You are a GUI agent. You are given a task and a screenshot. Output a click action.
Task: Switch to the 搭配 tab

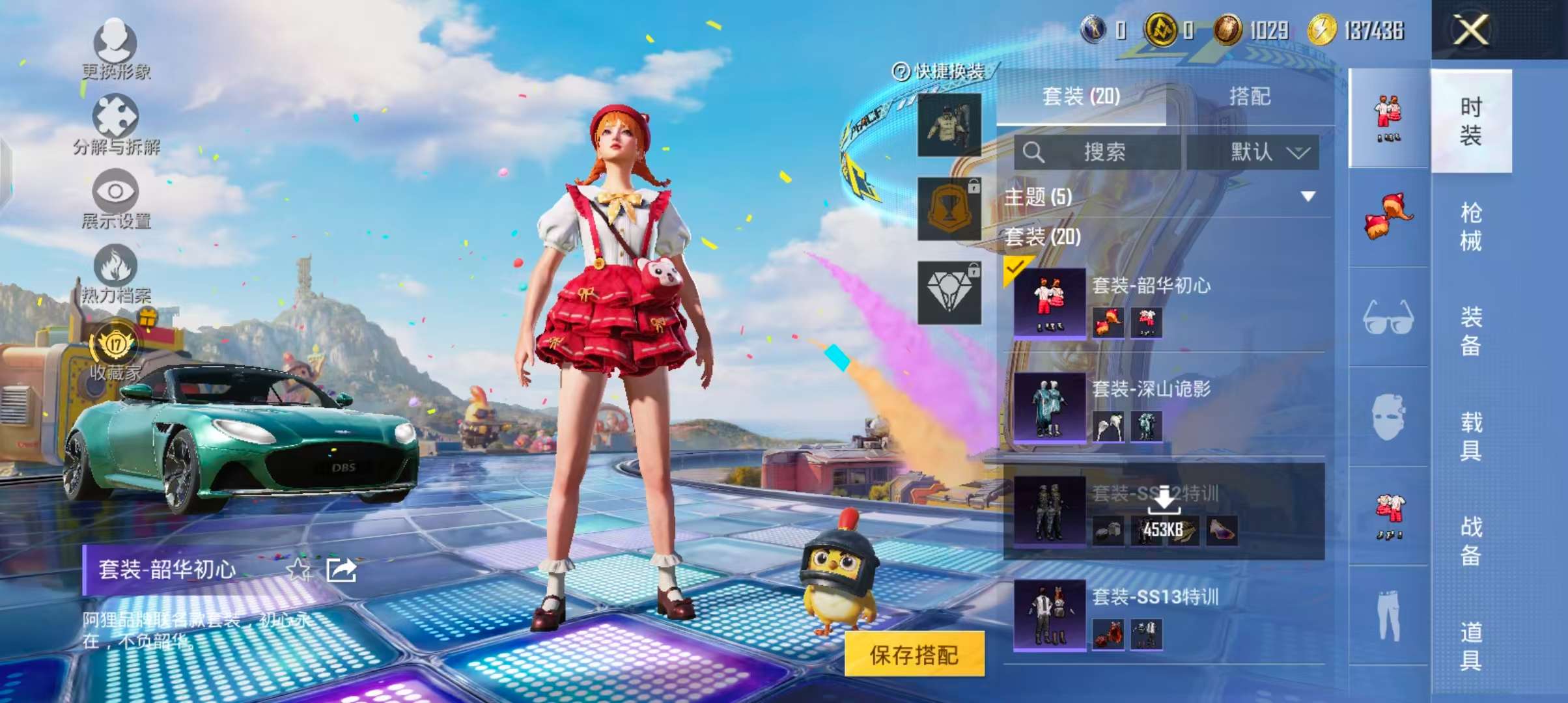[1249, 96]
